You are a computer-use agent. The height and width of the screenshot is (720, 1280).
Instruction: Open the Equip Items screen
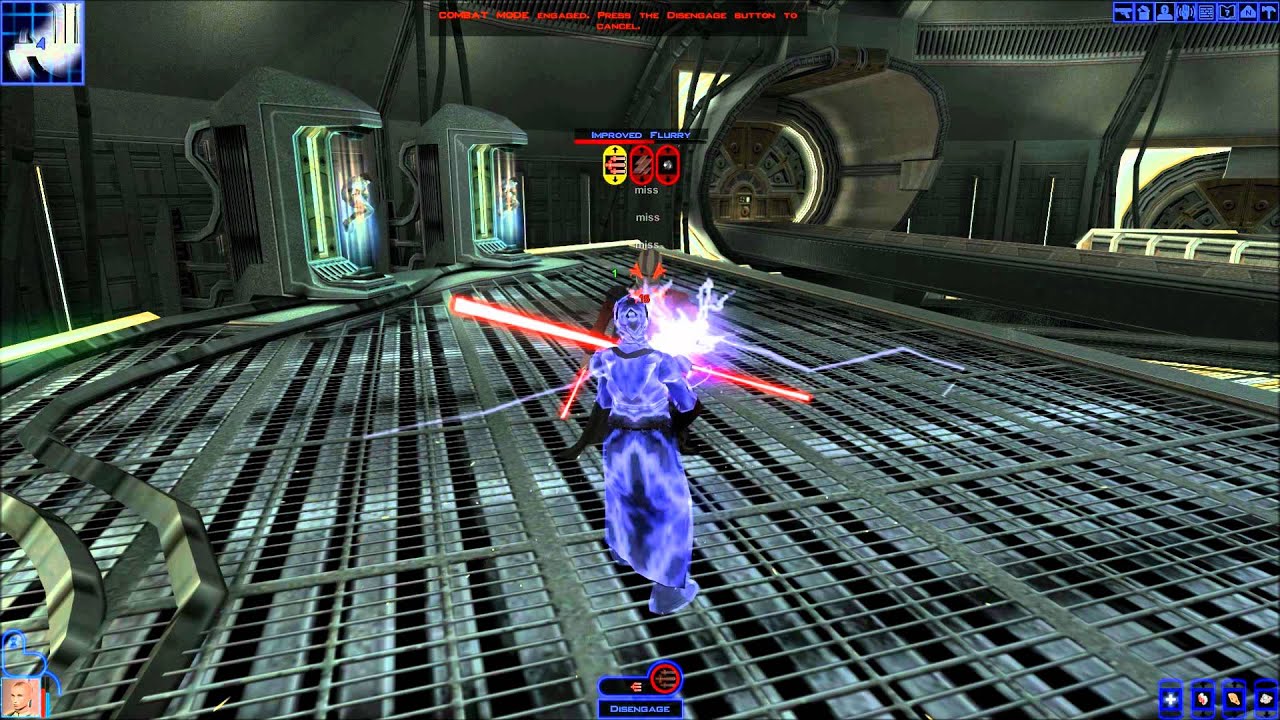(x=1123, y=13)
